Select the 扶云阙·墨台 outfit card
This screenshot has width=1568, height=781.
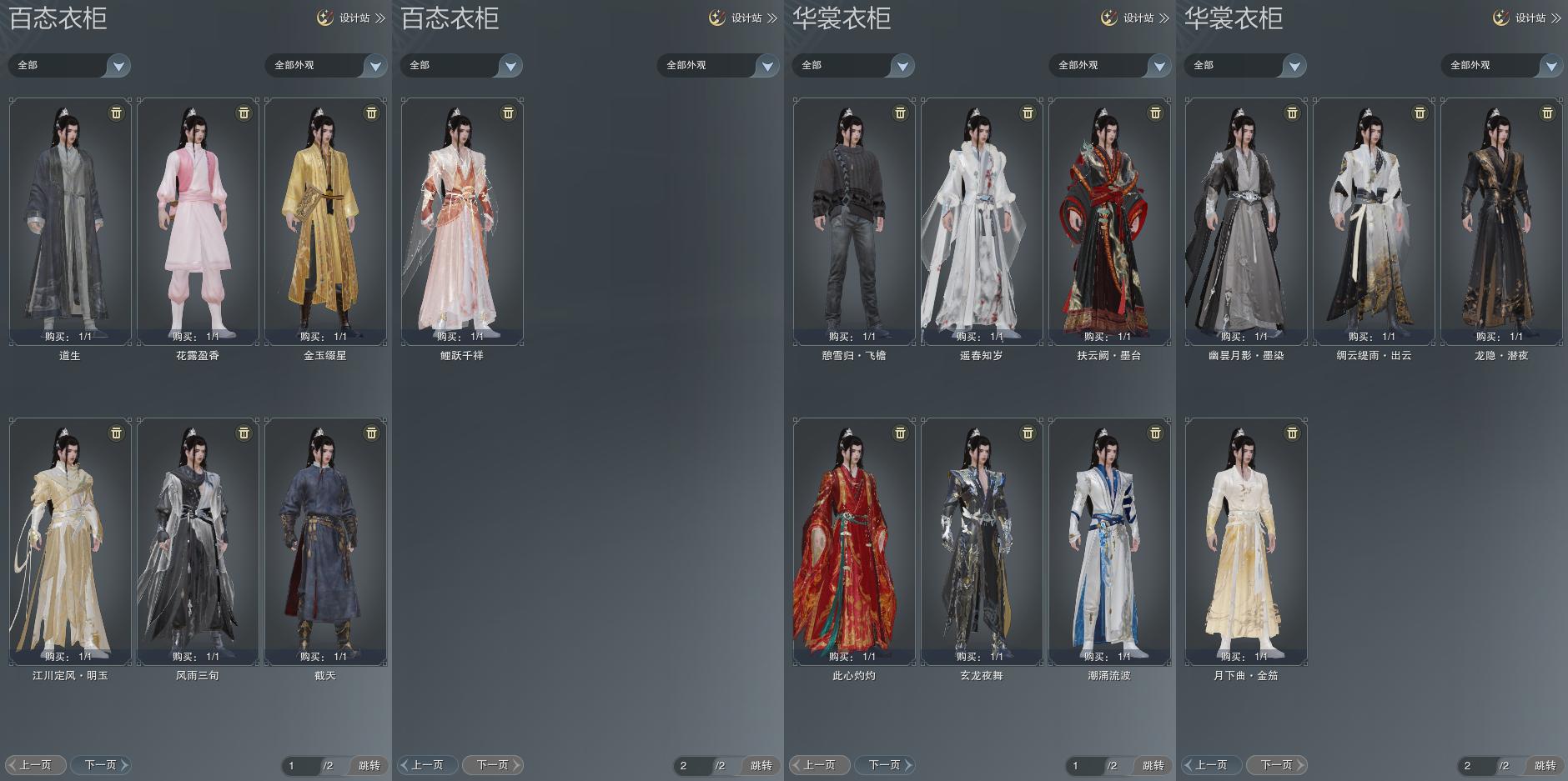(1109, 221)
